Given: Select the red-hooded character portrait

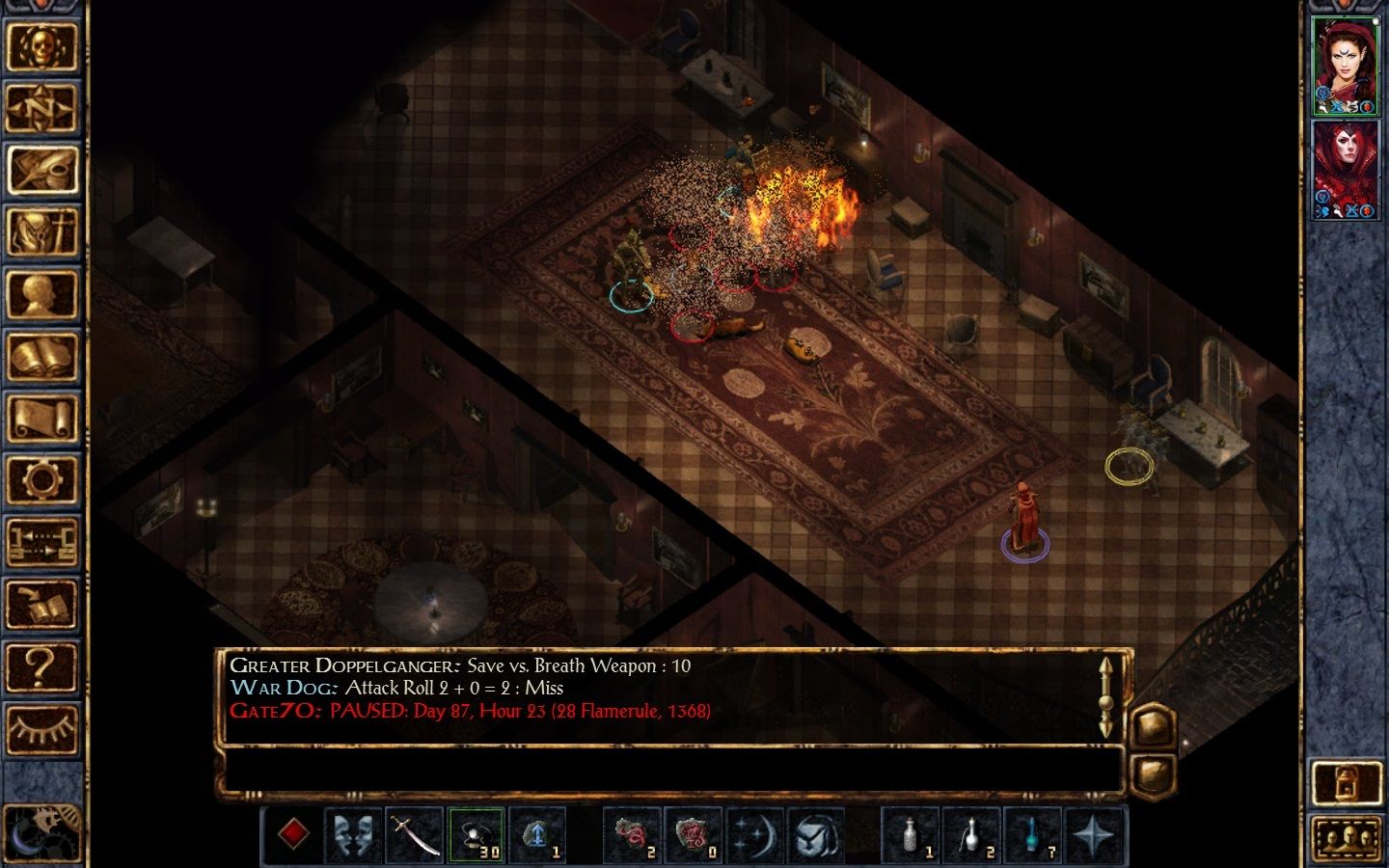Looking at the screenshot, I should (1346, 170).
